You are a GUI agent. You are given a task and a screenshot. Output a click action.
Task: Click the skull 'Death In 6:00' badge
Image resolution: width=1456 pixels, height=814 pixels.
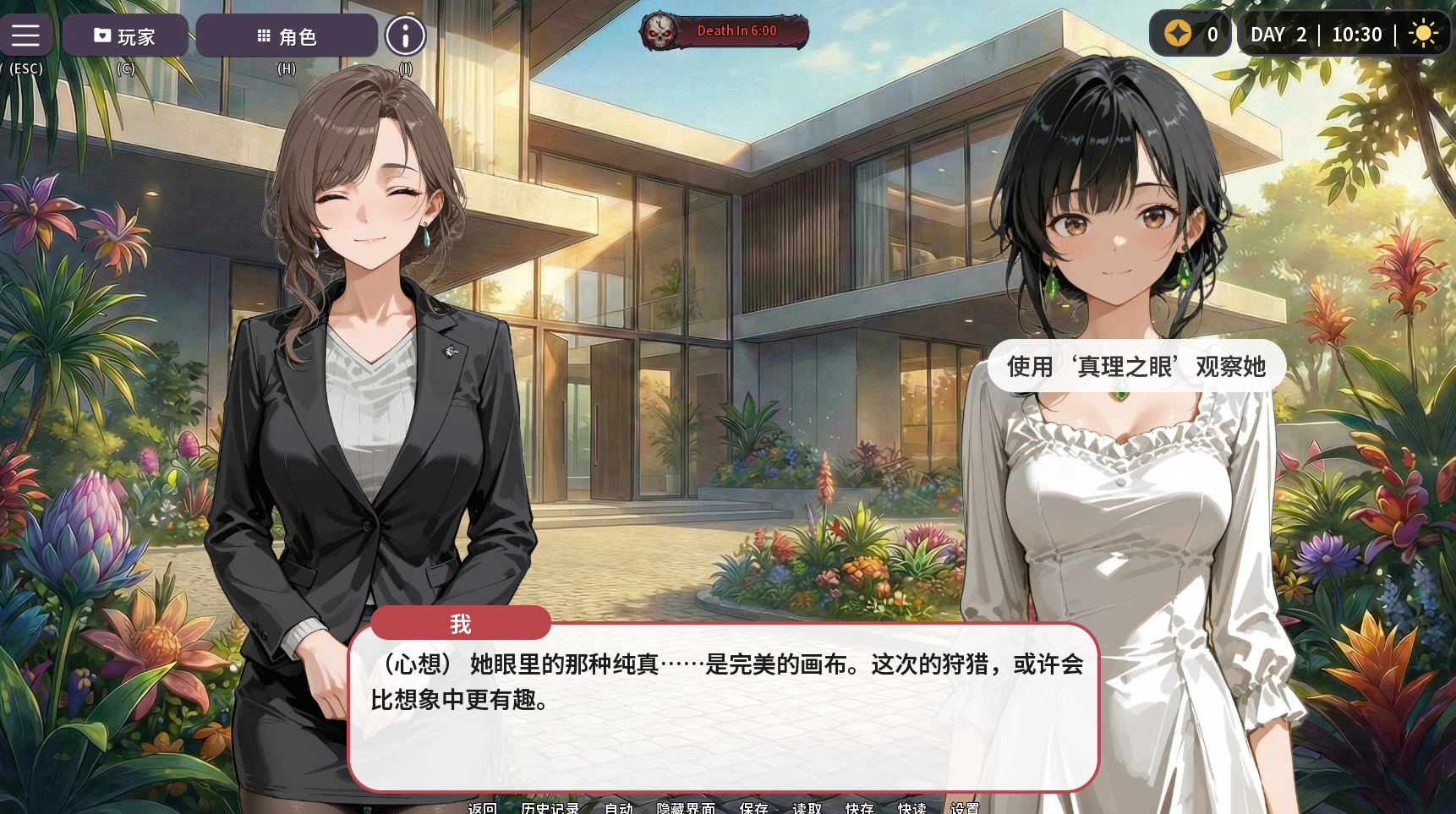tap(724, 31)
